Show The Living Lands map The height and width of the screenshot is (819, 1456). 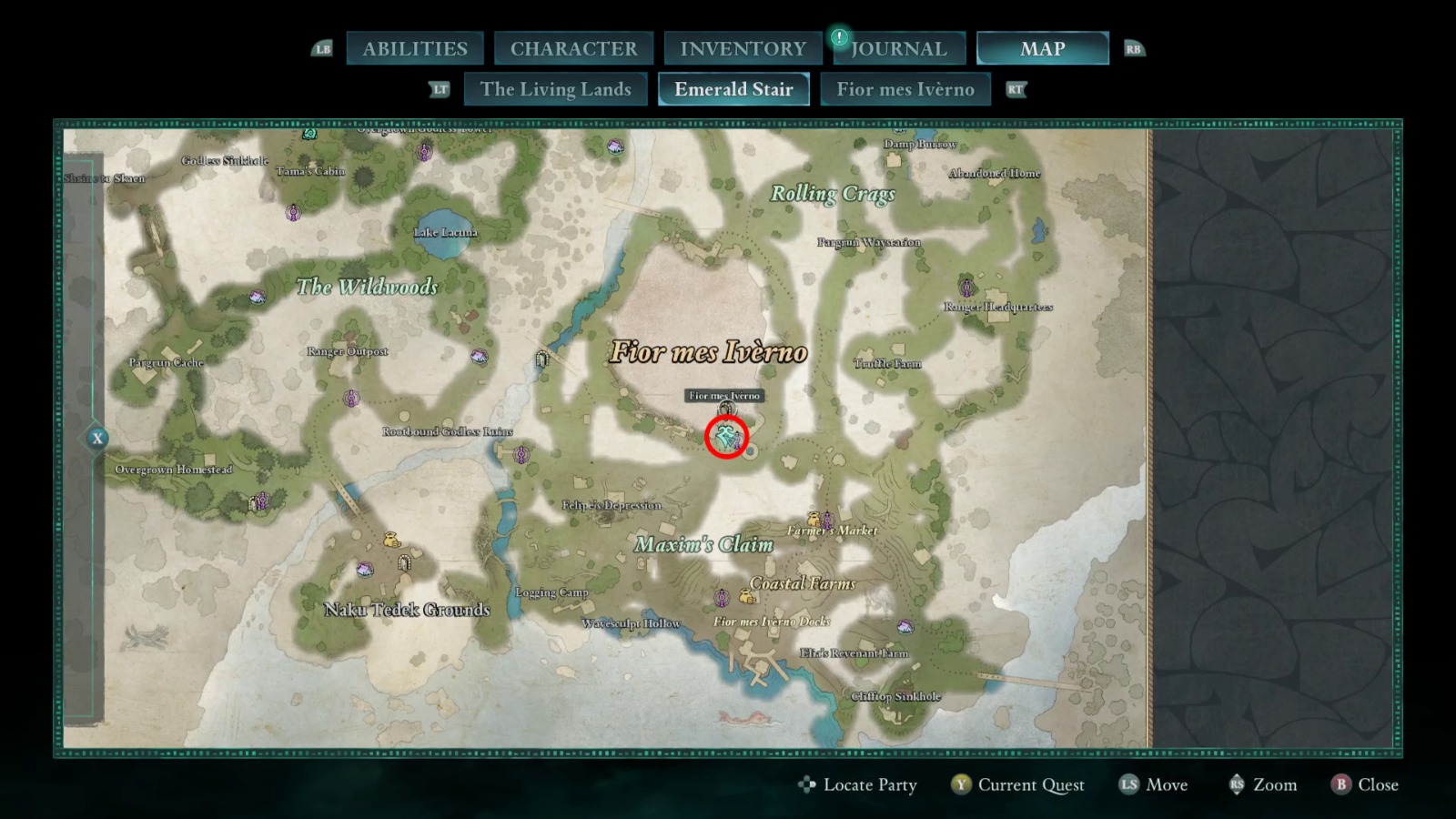tap(555, 89)
